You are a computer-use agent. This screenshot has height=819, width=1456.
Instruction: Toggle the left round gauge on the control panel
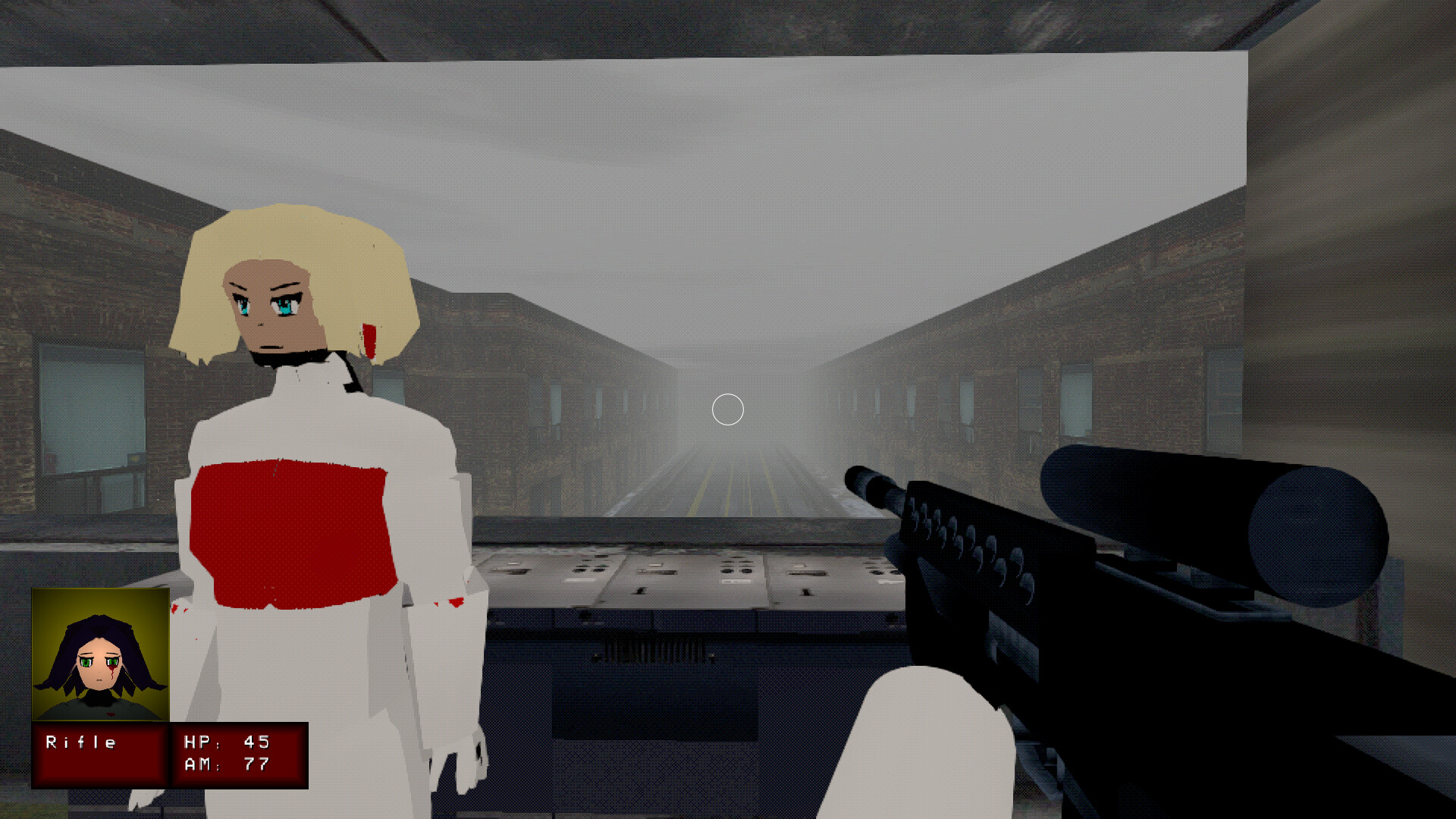[579, 570]
